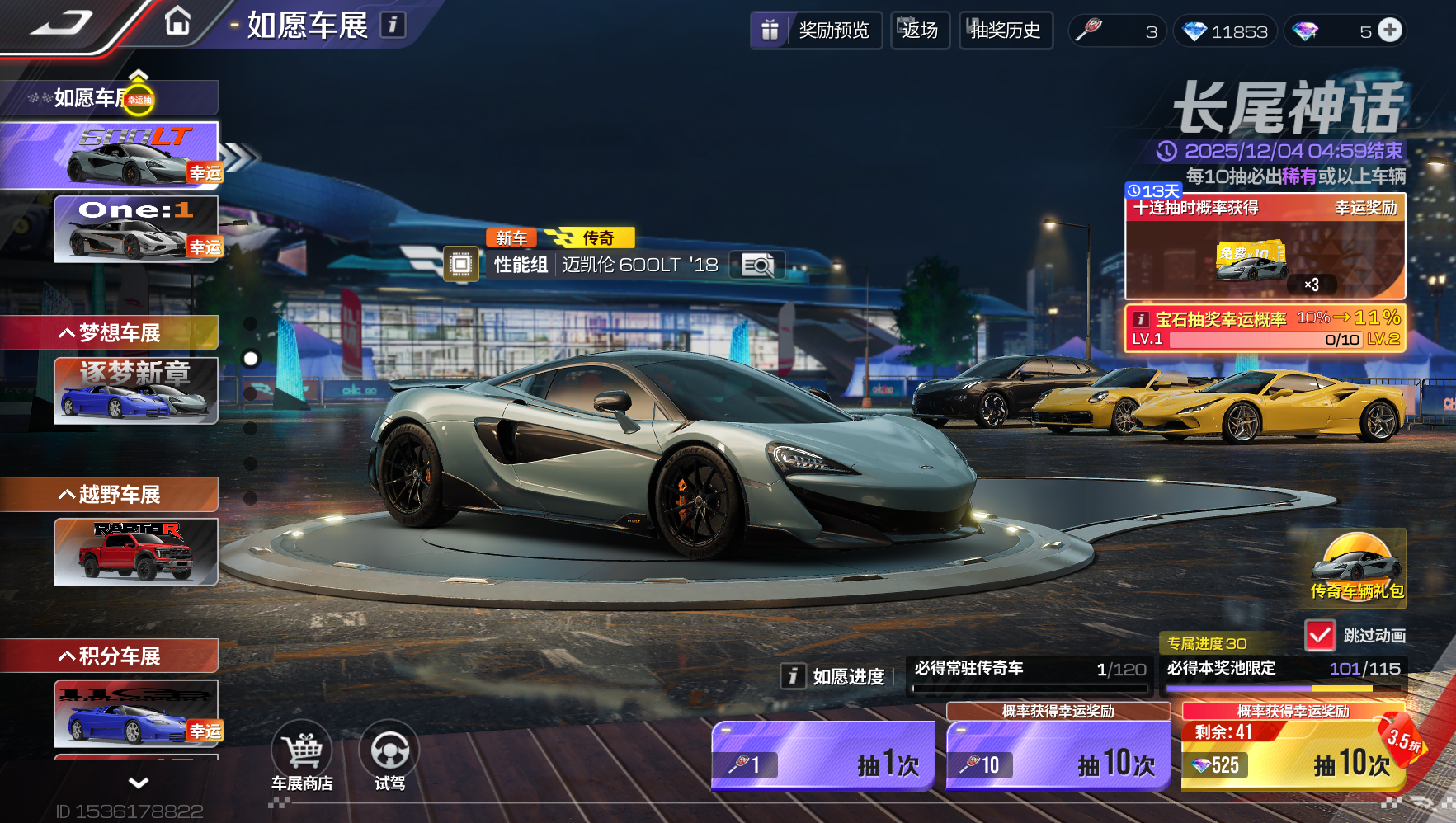
Task: Collapse the 梦想车展 category
Action: (x=109, y=333)
